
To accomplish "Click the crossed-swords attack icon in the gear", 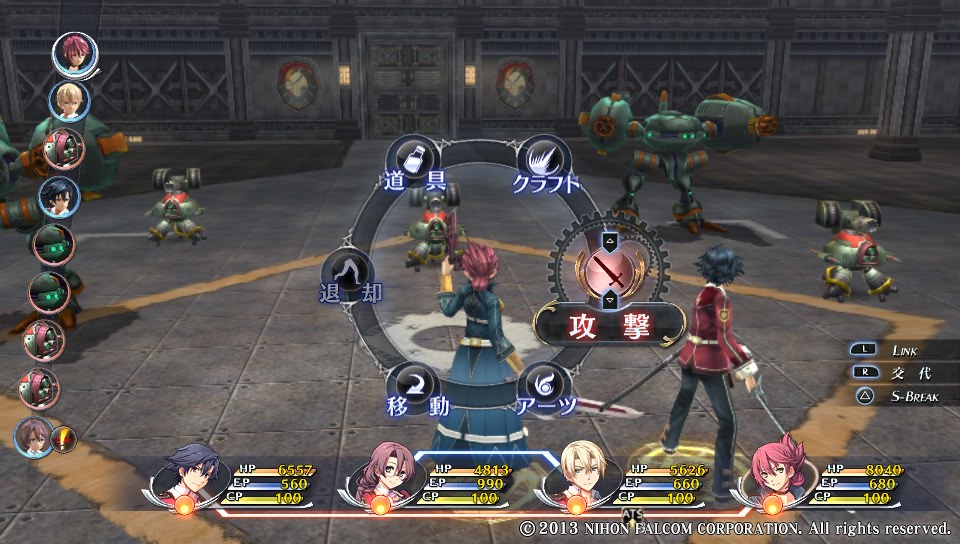I will [x=609, y=271].
